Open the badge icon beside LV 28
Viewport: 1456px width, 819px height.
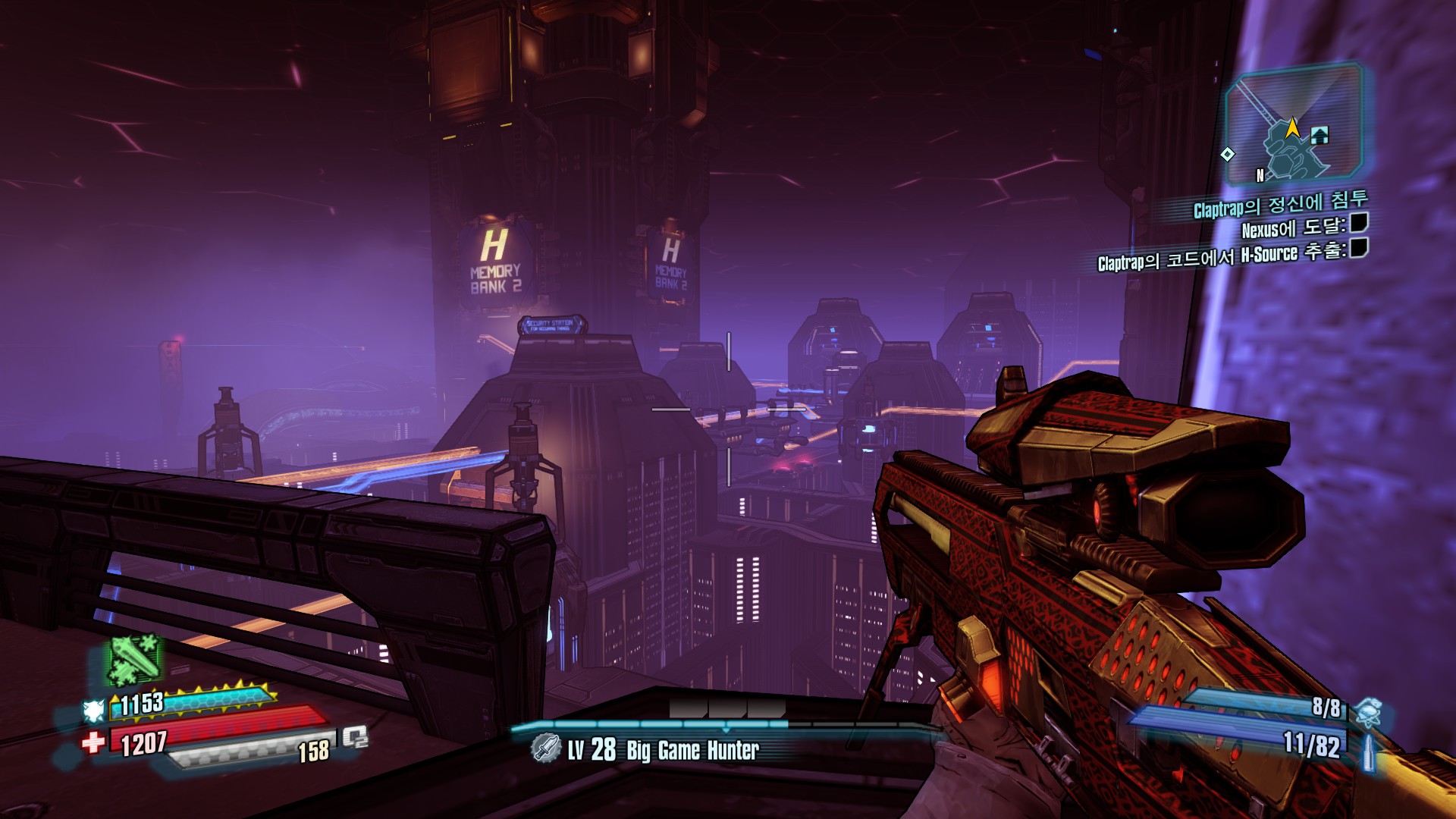pyautogui.click(x=544, y=748)
